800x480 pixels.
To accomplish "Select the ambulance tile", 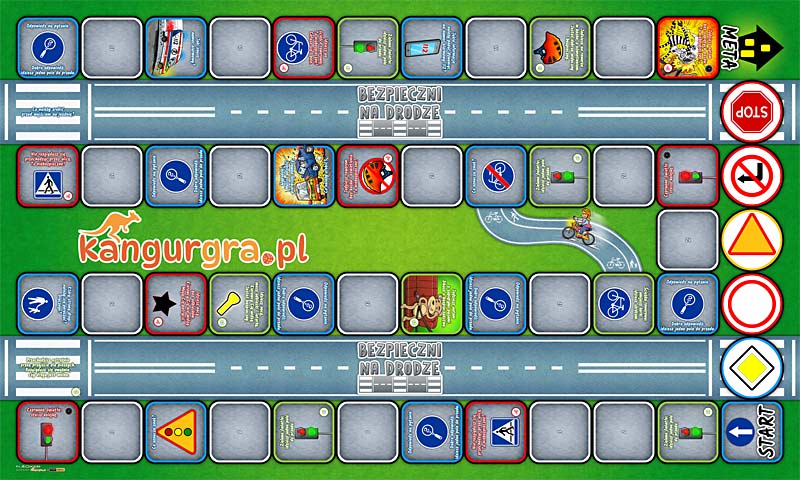I will coord(176,47).
